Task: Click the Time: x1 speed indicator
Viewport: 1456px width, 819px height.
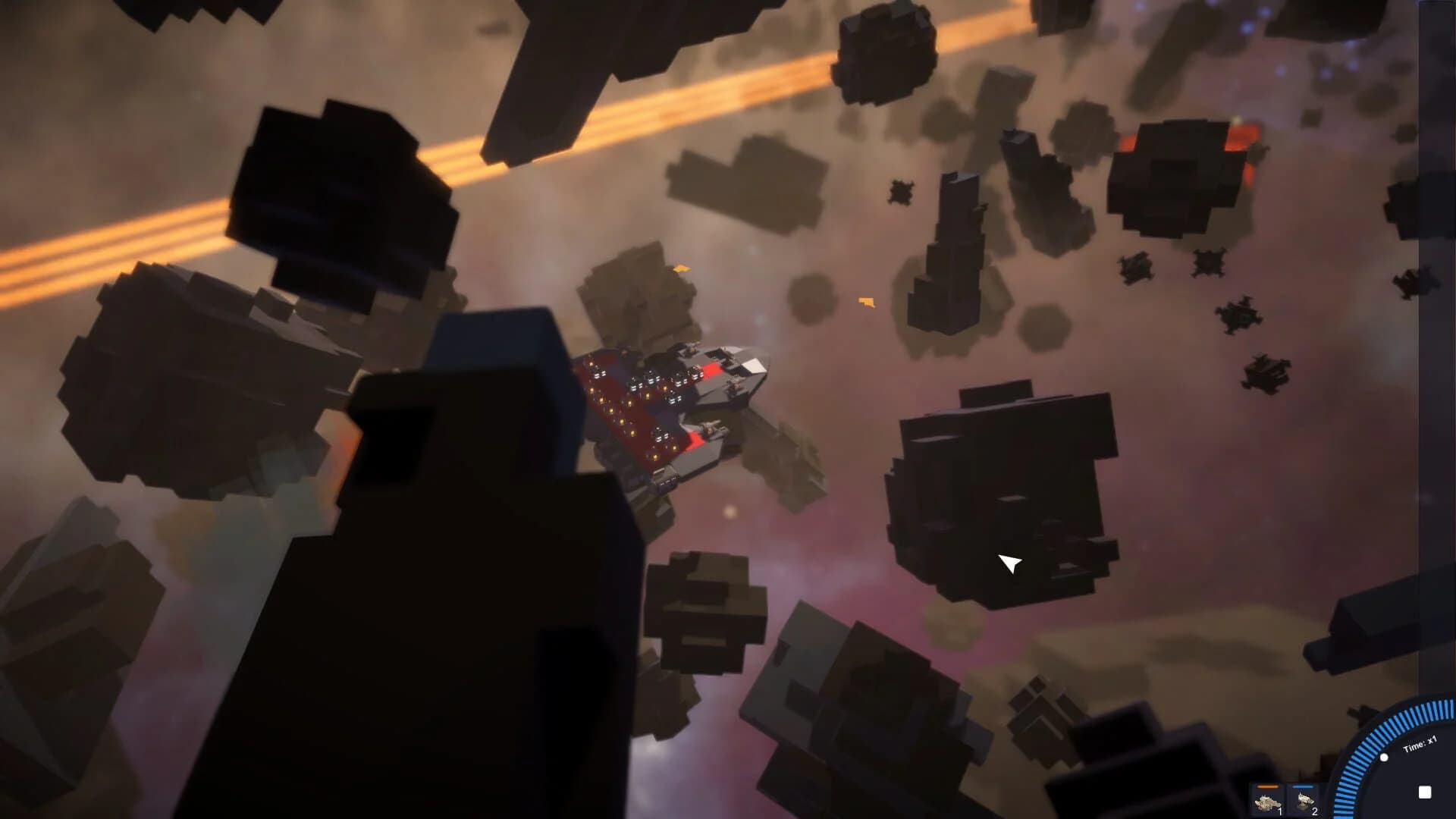Action: (1420, 745)
